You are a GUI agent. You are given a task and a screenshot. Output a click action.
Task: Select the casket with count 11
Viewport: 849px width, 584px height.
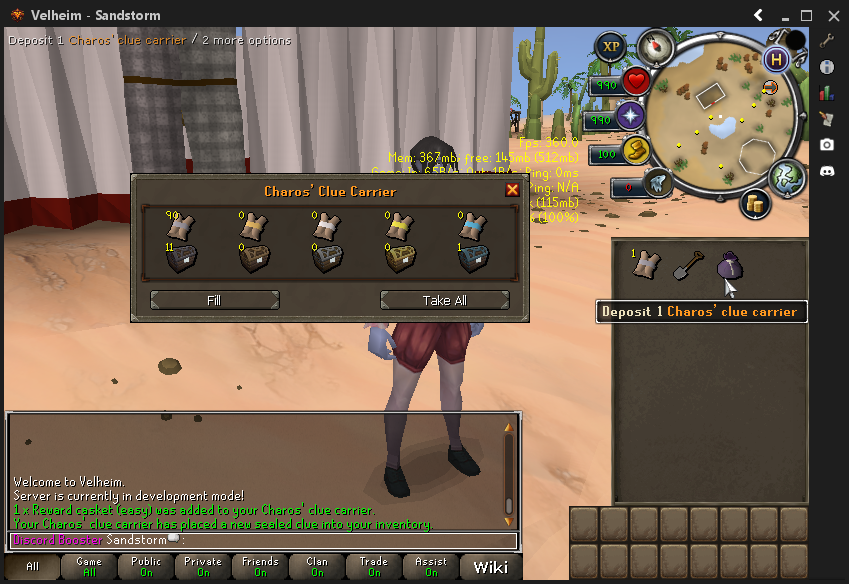pyautogui.click(x=180, y=259)
